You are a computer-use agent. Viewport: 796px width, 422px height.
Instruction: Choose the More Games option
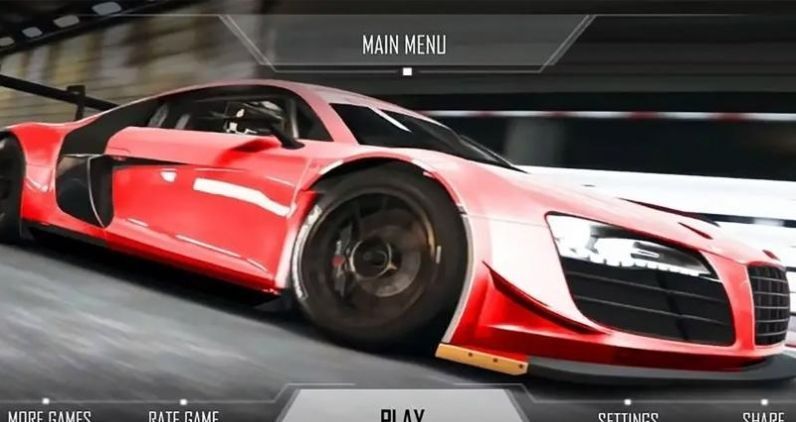point(50,416)
